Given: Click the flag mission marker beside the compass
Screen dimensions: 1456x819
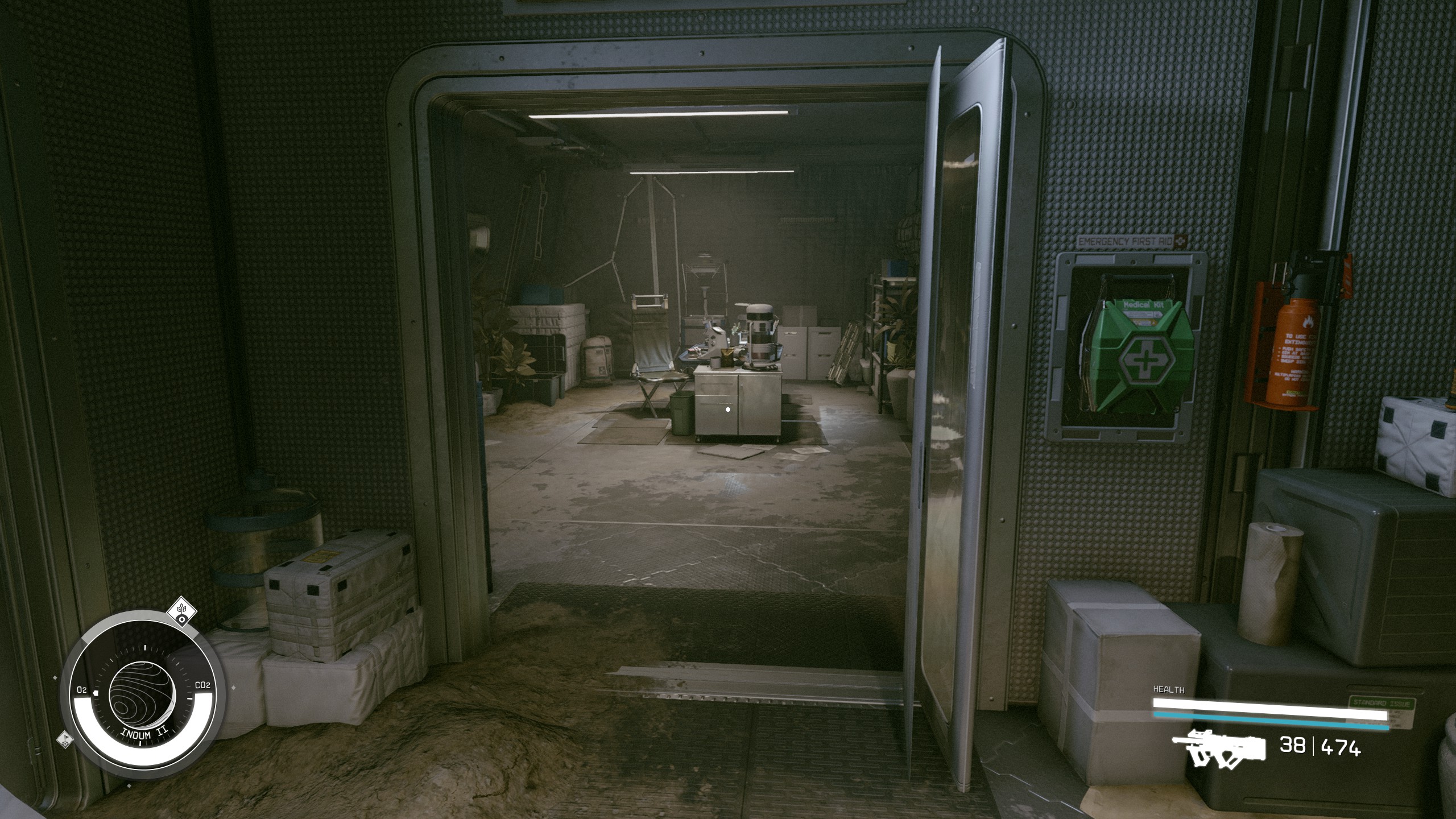Looking at the screenshot, I should (x=65, y=740).
